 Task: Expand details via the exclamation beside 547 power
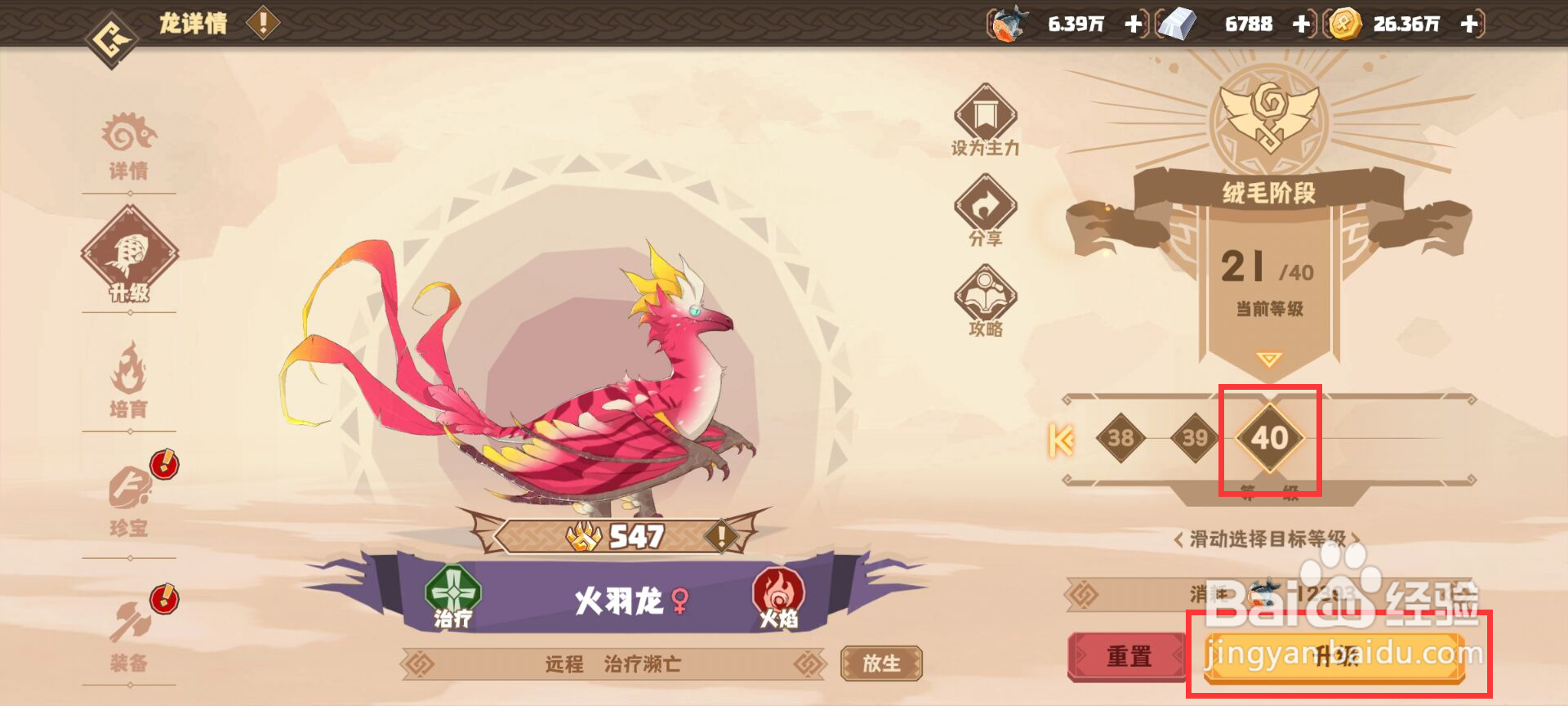point(720,535)
